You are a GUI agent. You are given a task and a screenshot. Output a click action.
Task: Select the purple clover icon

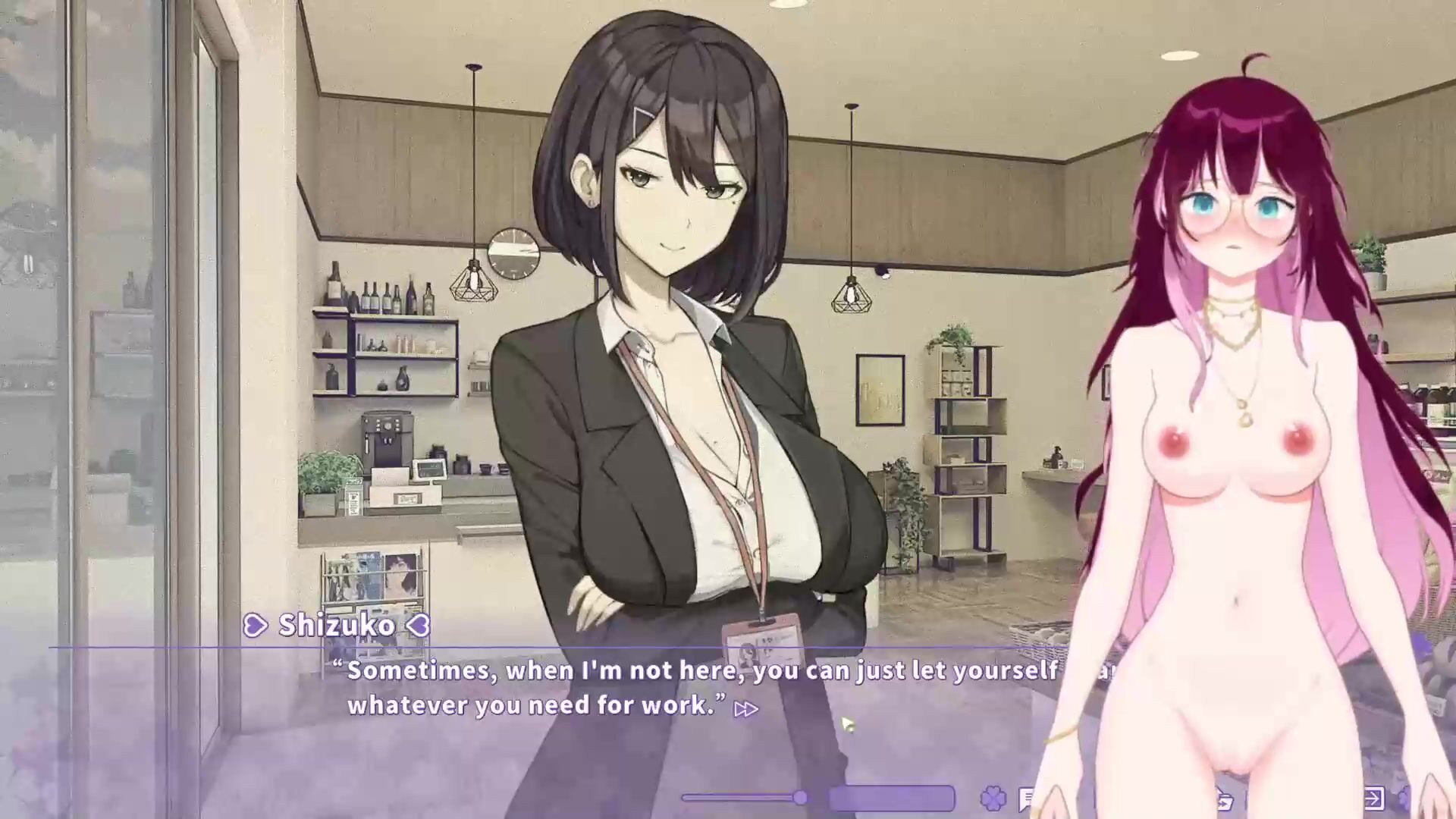pyautogui.click(x=993, y=799)
